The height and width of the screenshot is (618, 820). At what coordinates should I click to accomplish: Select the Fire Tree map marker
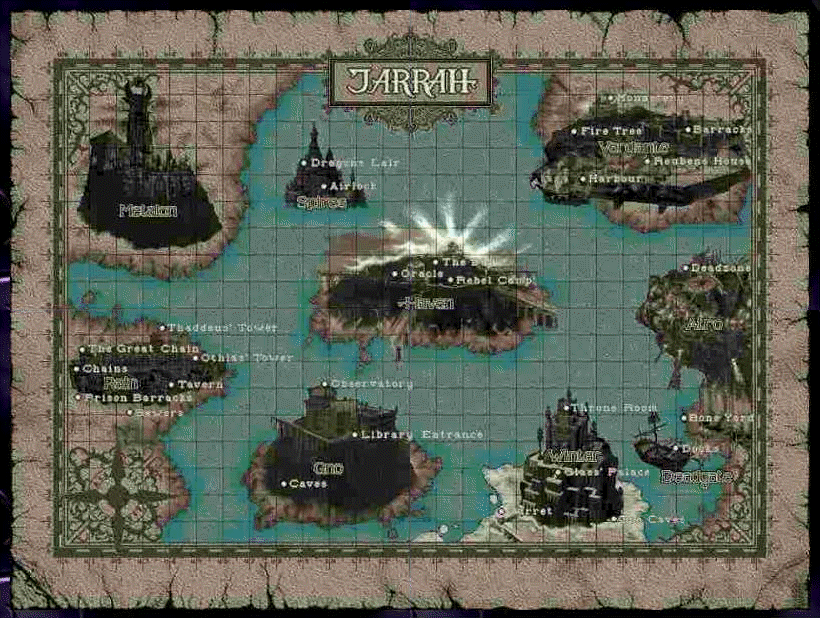point(574,131)
